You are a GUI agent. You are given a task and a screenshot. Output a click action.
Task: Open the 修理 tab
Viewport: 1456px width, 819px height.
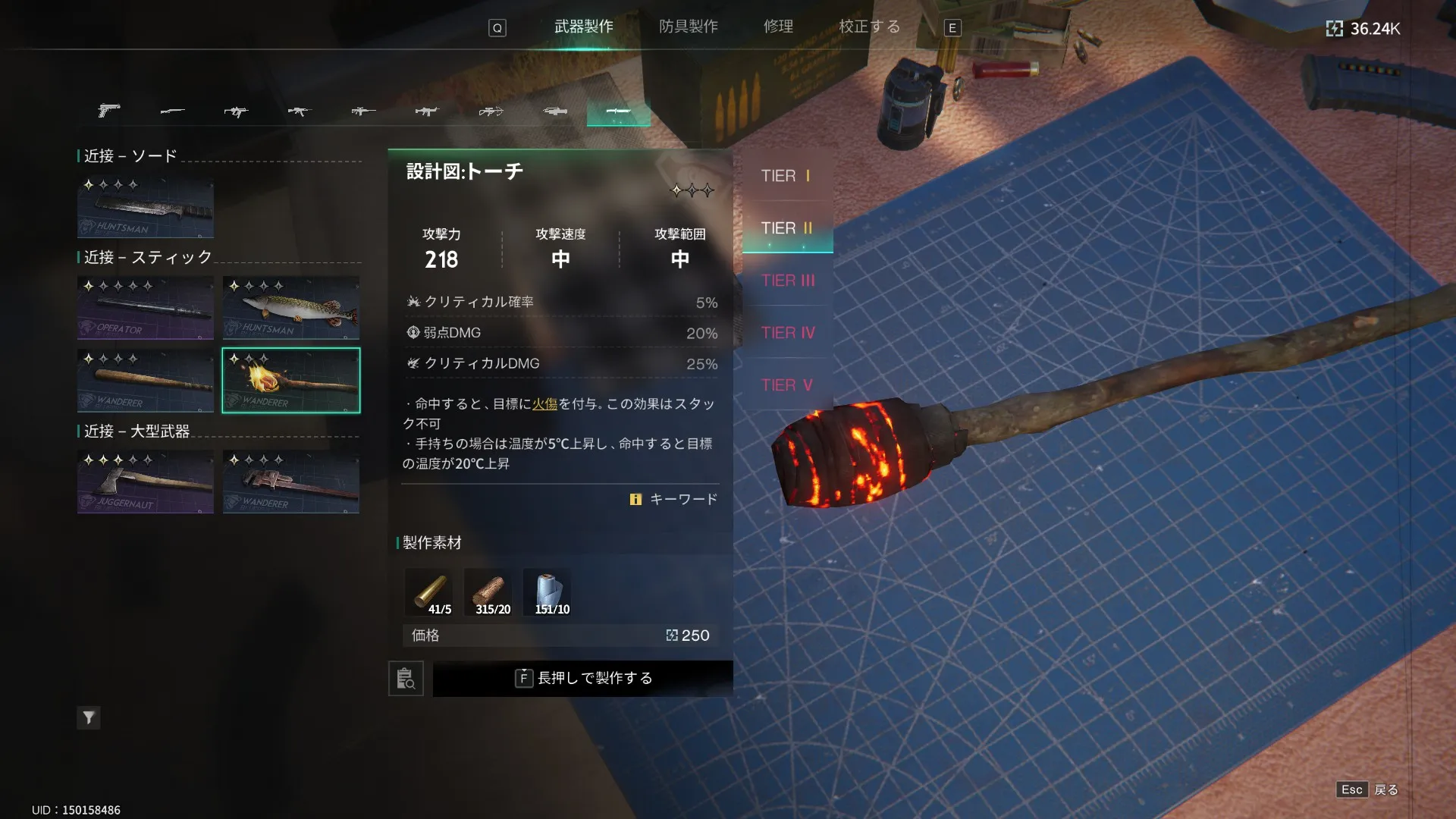pos(778,27)
